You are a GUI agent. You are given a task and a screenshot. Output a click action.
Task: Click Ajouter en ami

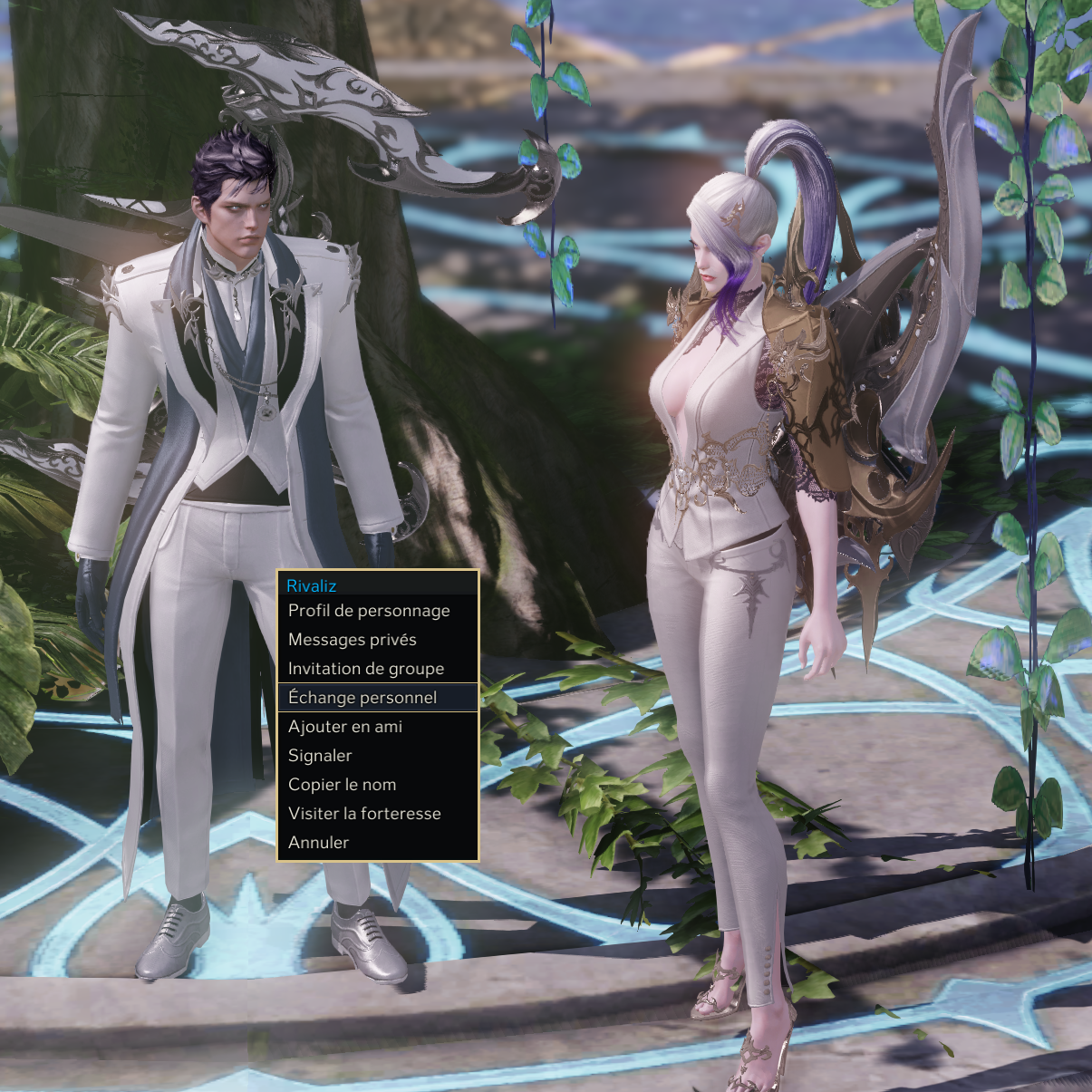(x=345, y=727)
